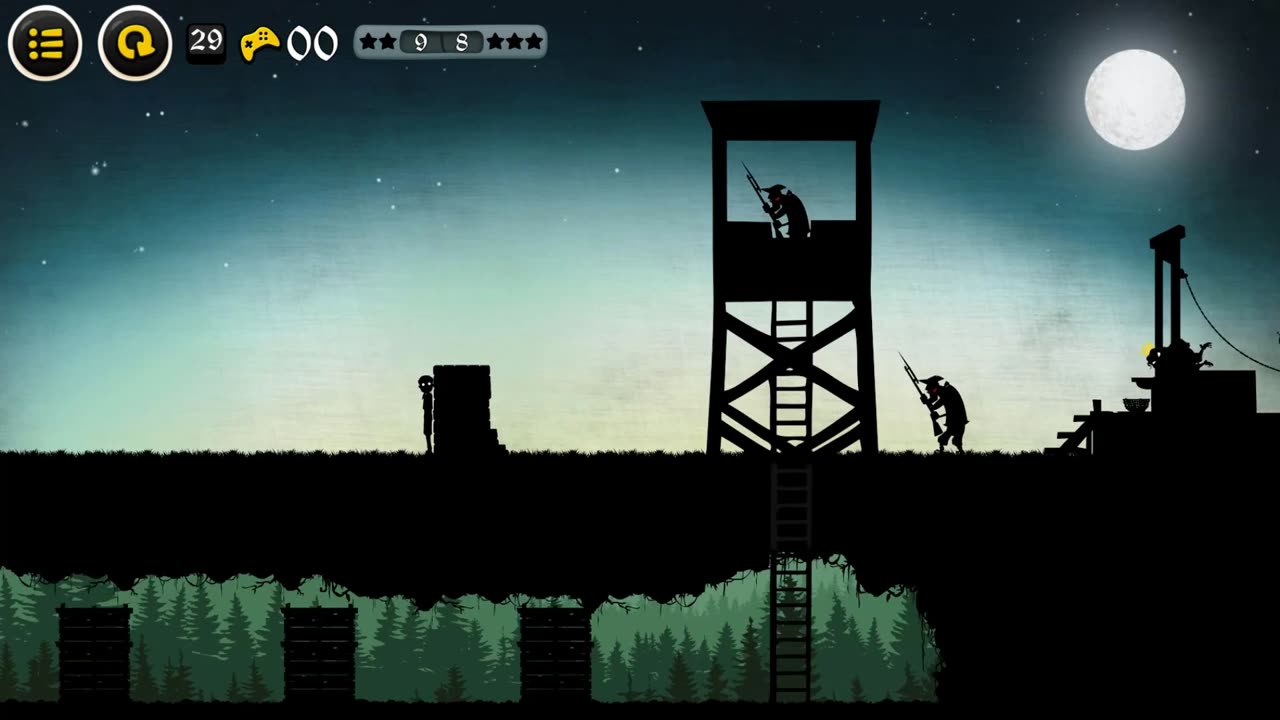Restart the level with the circular arrow button

tap(135, 43)
